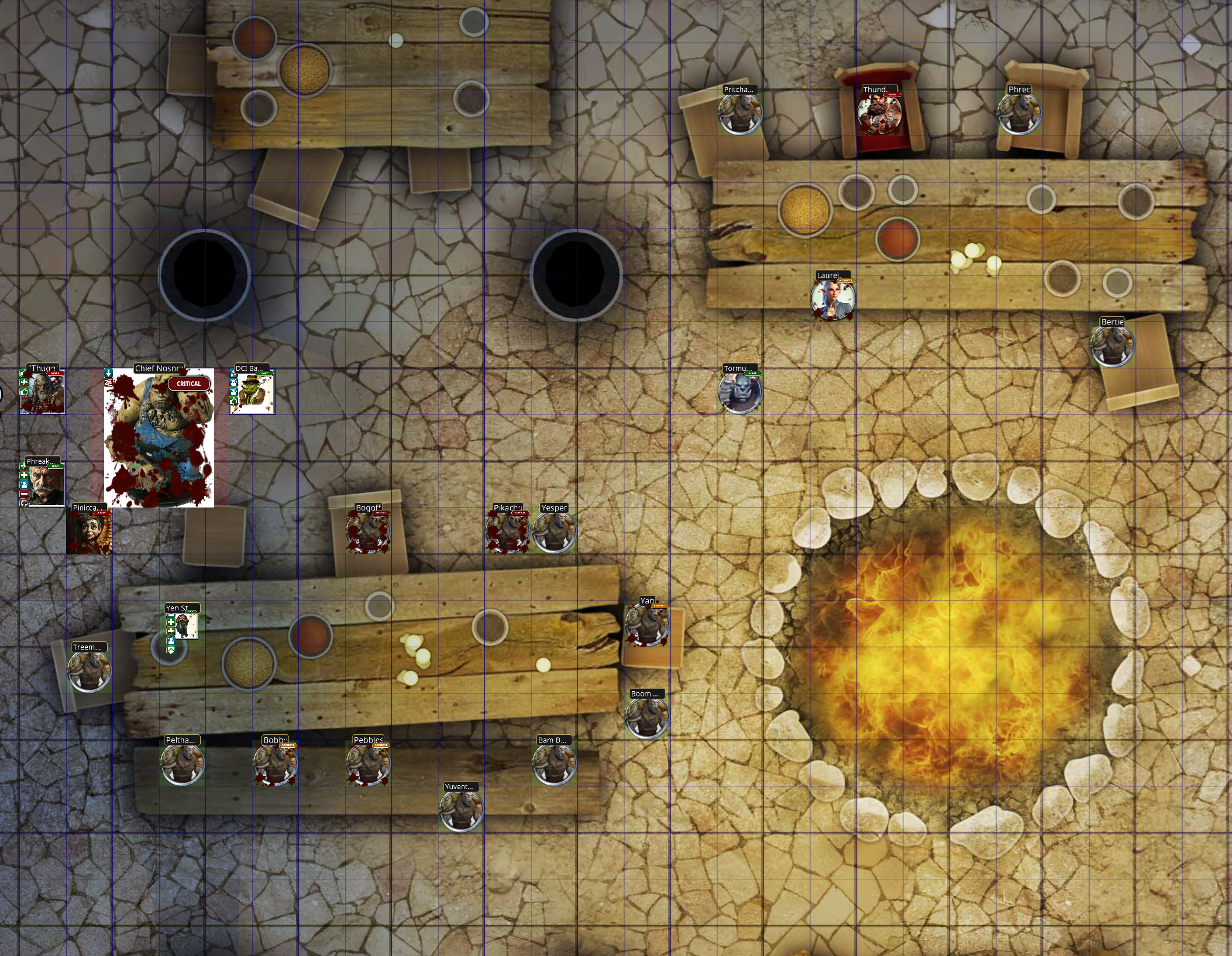
Task: Select the Phreak... old man token
Action: pyautogui.click(x=44, y=485)
